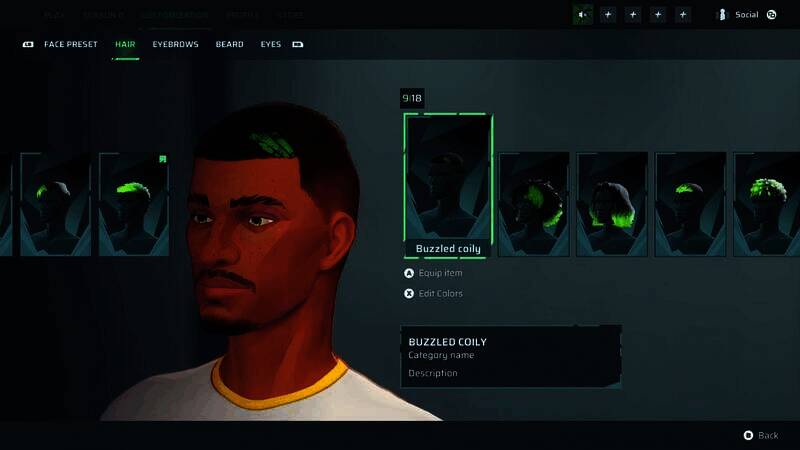Open the Eyebrows tab
The width and height of the screenshot is (800, 450).
[x=175, y=44]
